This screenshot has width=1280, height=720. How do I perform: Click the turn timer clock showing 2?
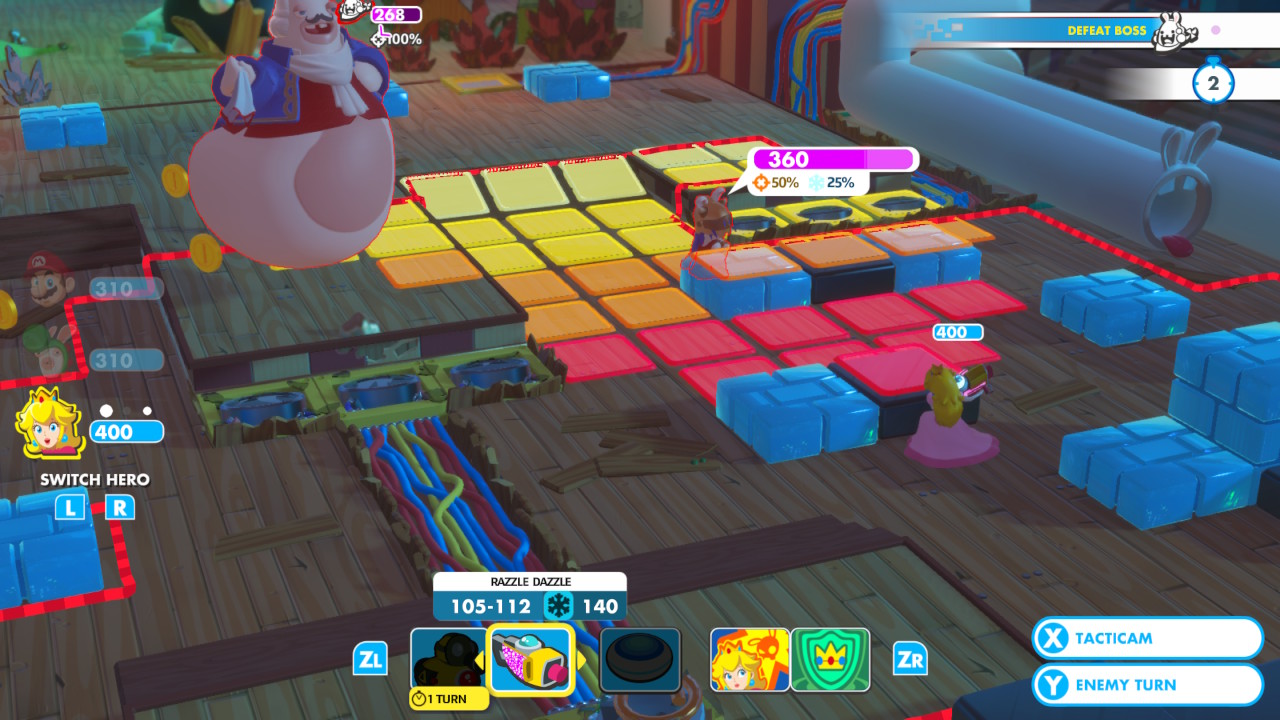click(1214, 83)
